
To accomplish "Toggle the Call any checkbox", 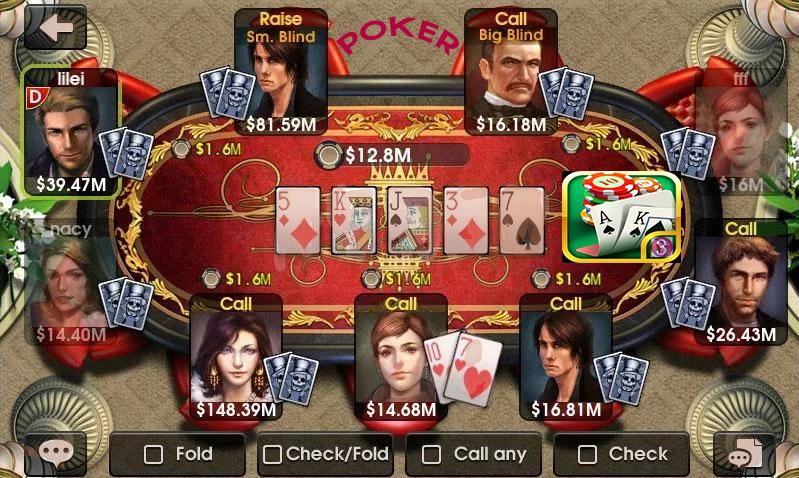I will [x=431, y=454].
